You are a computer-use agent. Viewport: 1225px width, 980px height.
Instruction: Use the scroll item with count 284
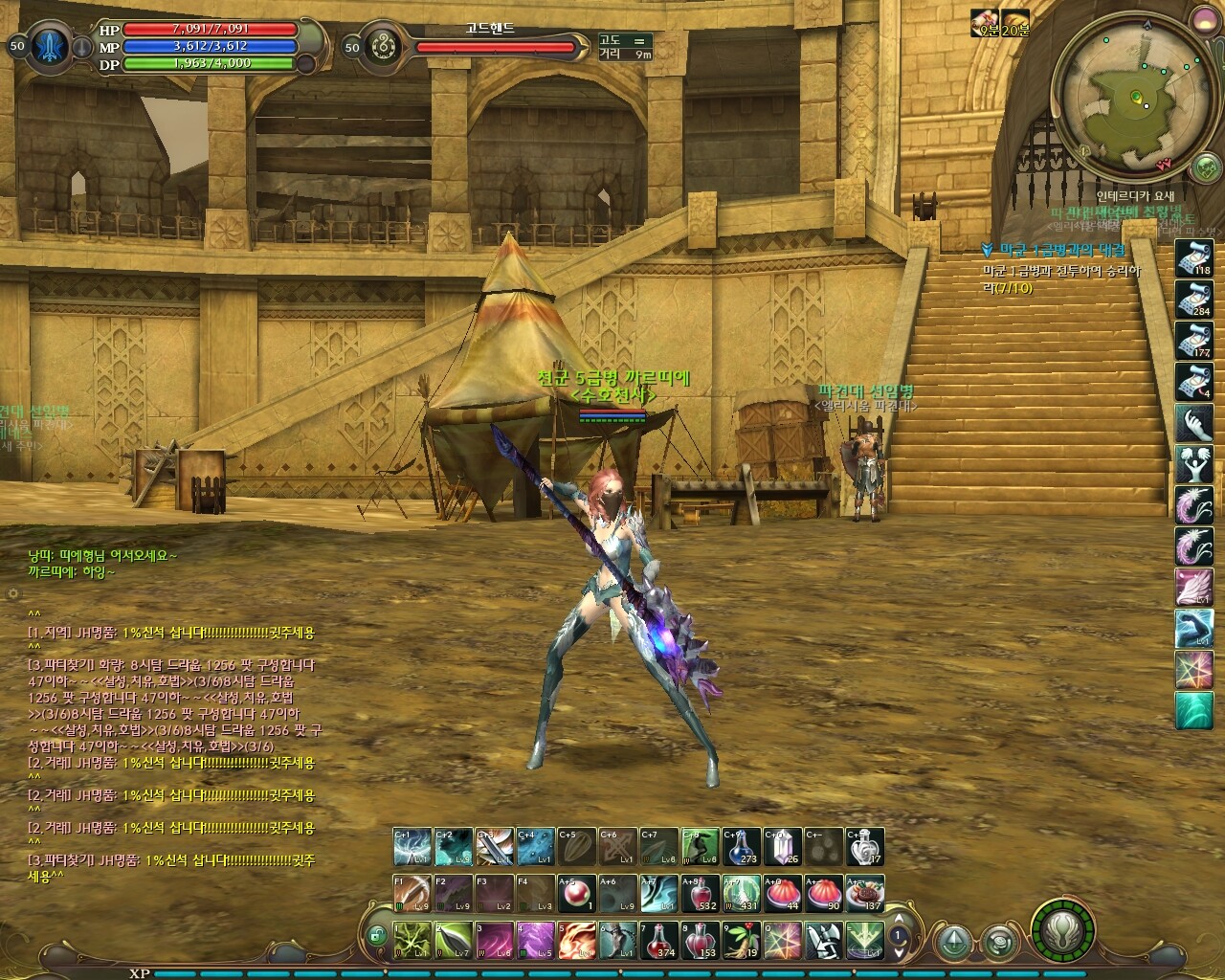[x=1193, y=299]
